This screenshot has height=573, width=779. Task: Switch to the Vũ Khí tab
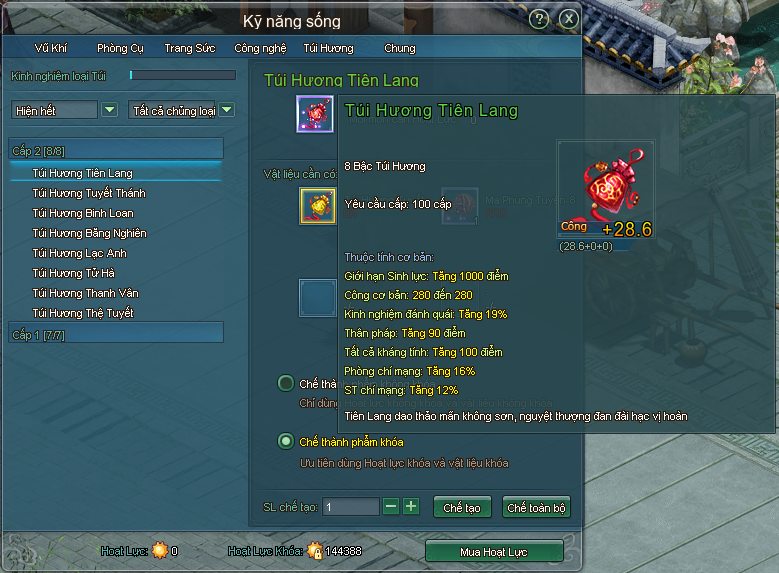(51, 48)
